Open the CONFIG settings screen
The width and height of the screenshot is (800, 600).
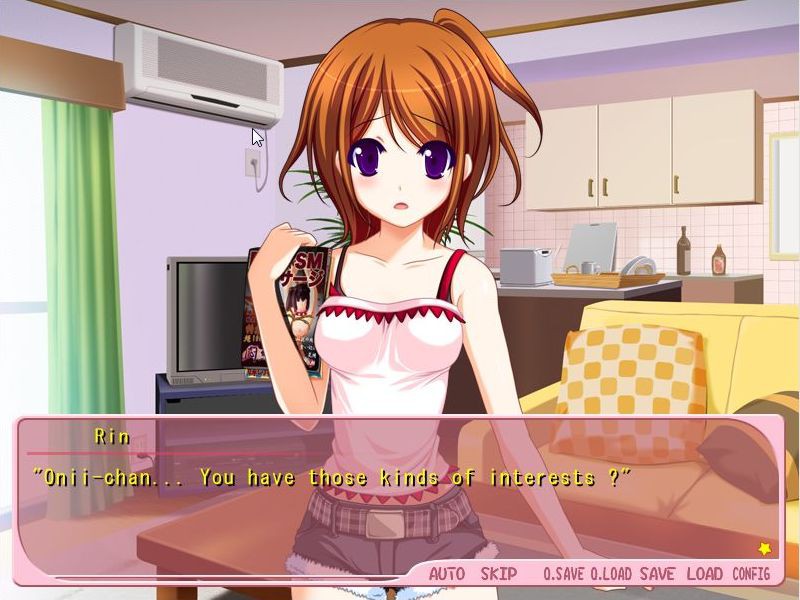(751, 574)
